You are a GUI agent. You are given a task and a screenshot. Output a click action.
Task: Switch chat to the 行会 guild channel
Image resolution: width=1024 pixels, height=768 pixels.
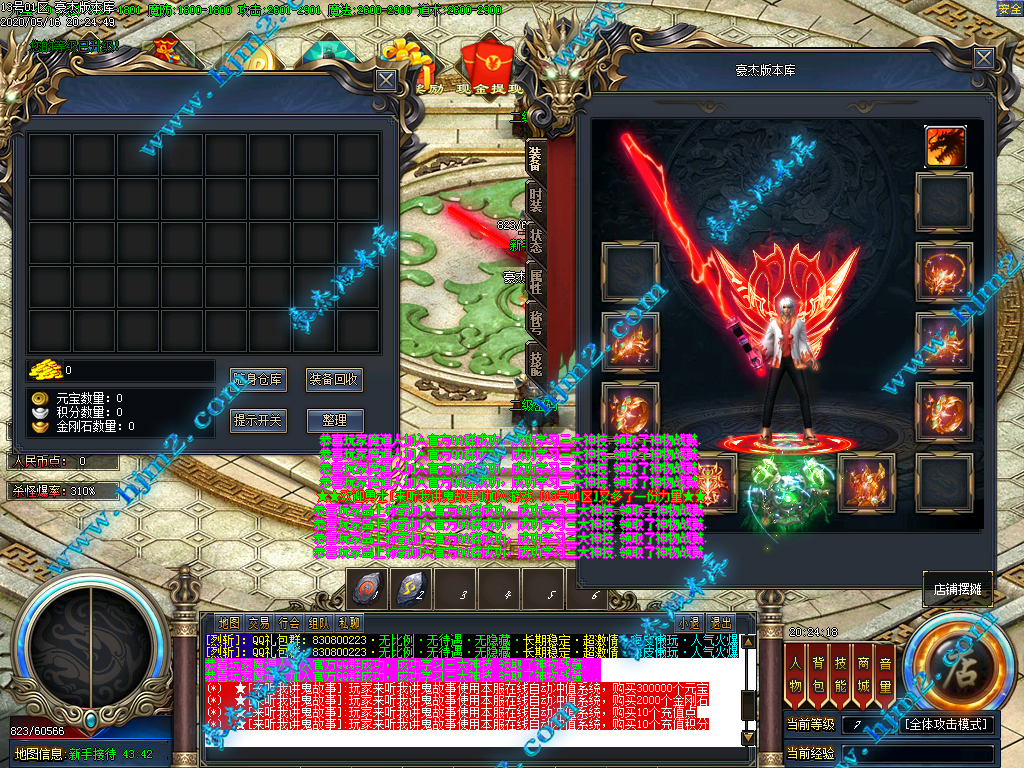290,622
